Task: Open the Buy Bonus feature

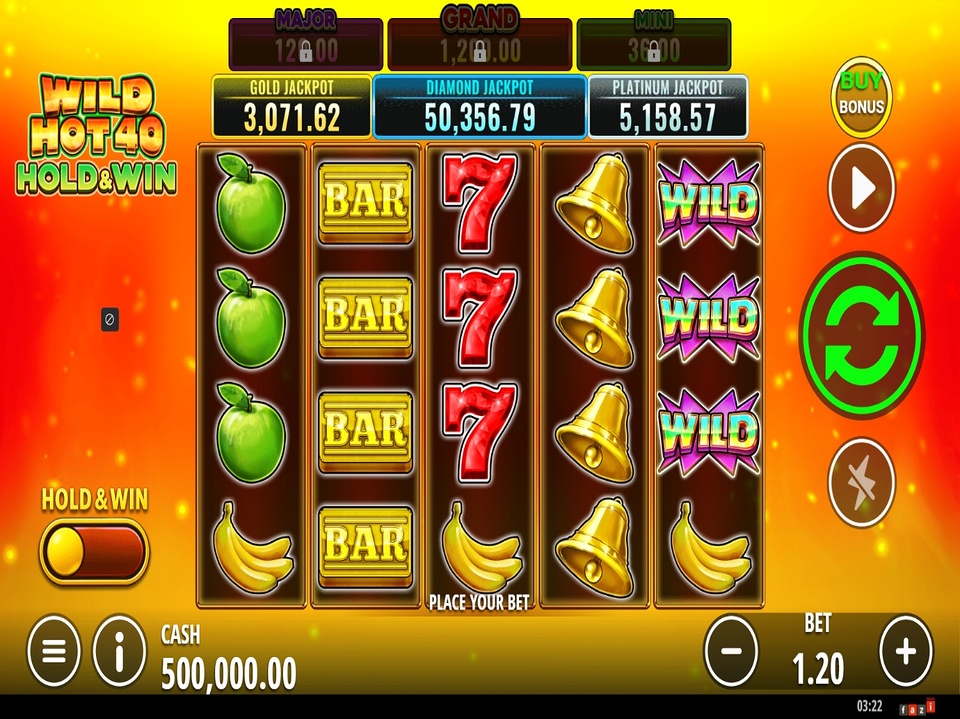Action: (x=861, y=94)
